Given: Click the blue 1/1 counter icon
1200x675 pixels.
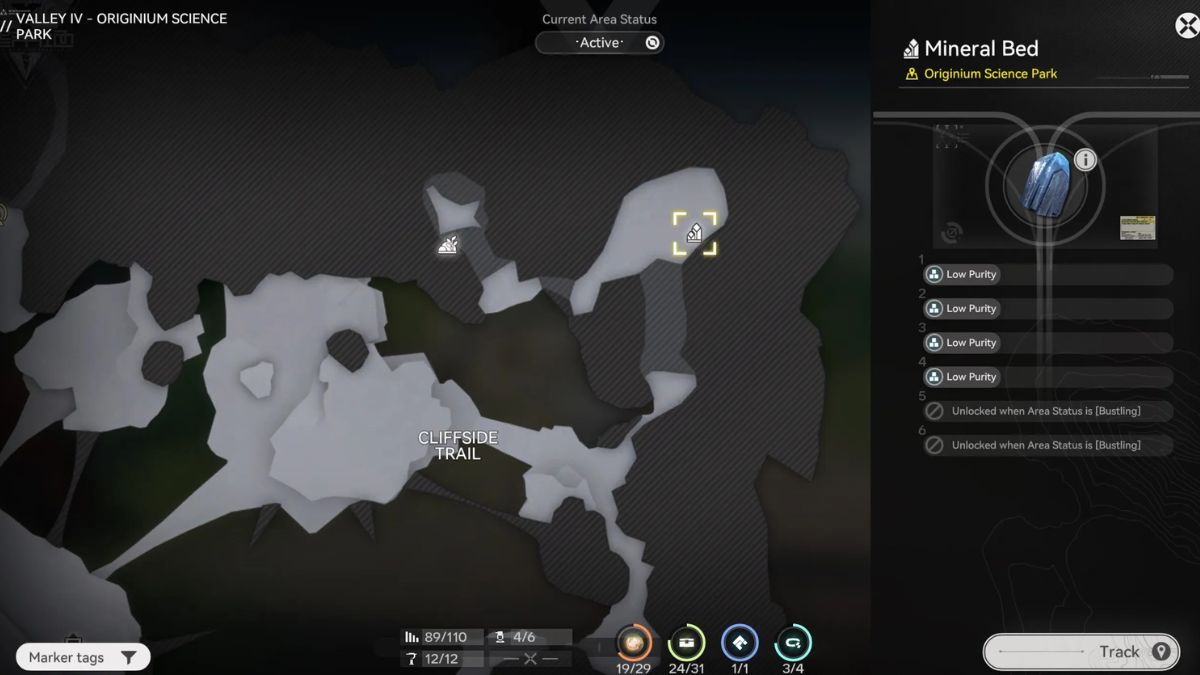Looking at the screenshot, I should tap(739, 643).
